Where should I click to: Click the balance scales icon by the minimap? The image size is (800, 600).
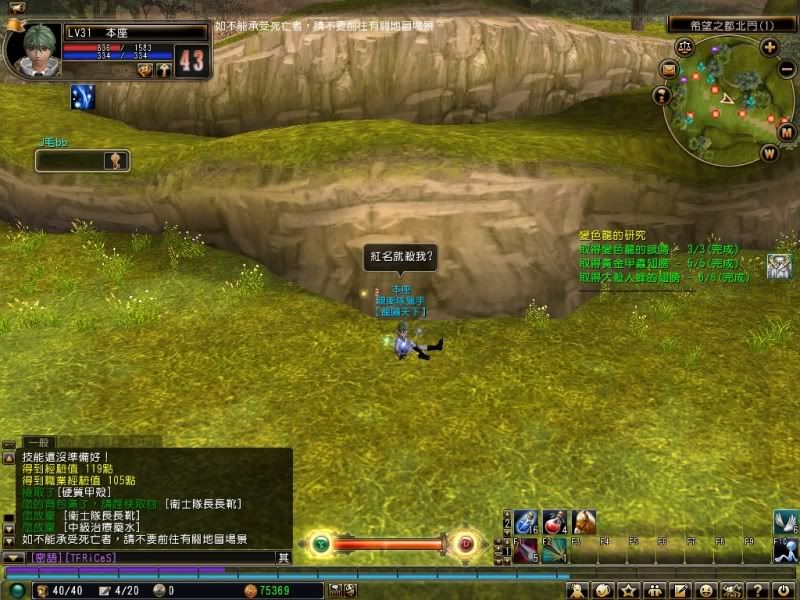[x=684, y=46]
